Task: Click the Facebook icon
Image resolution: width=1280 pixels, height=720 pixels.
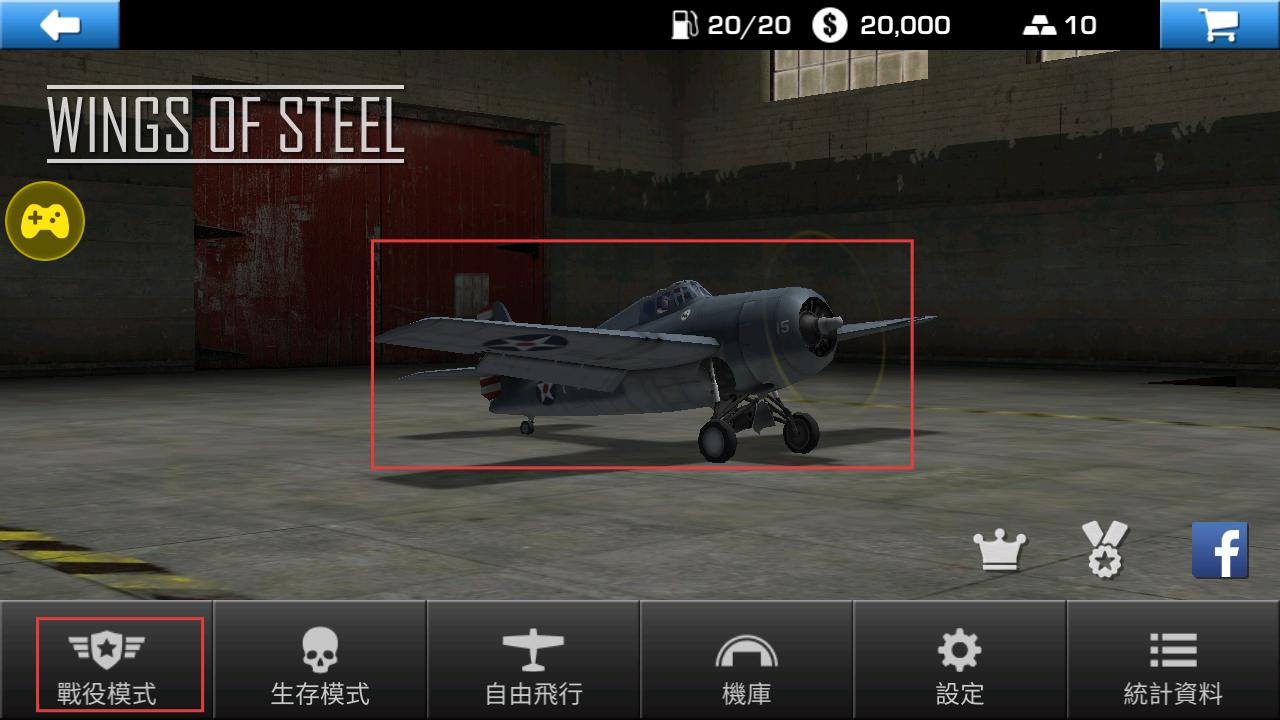Action: tap(1219, 550)
